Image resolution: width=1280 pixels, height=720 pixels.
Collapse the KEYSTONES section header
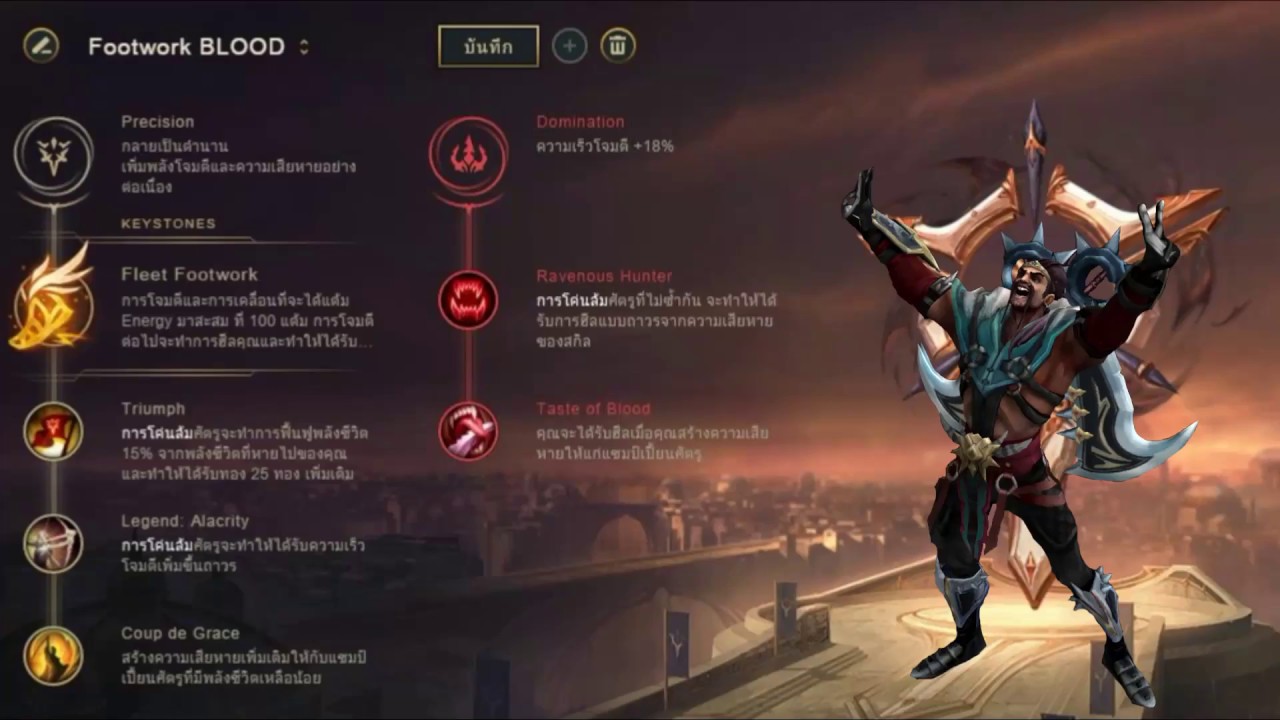168,224
